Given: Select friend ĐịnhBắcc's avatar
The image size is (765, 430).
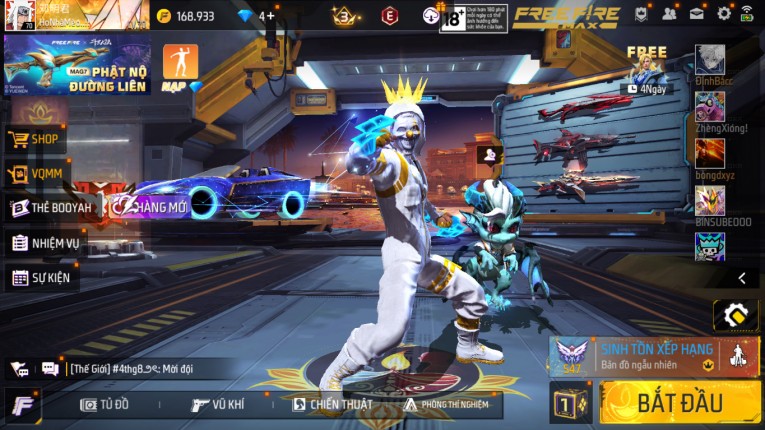Looking at the screenshot, I should tap(710, 59).
